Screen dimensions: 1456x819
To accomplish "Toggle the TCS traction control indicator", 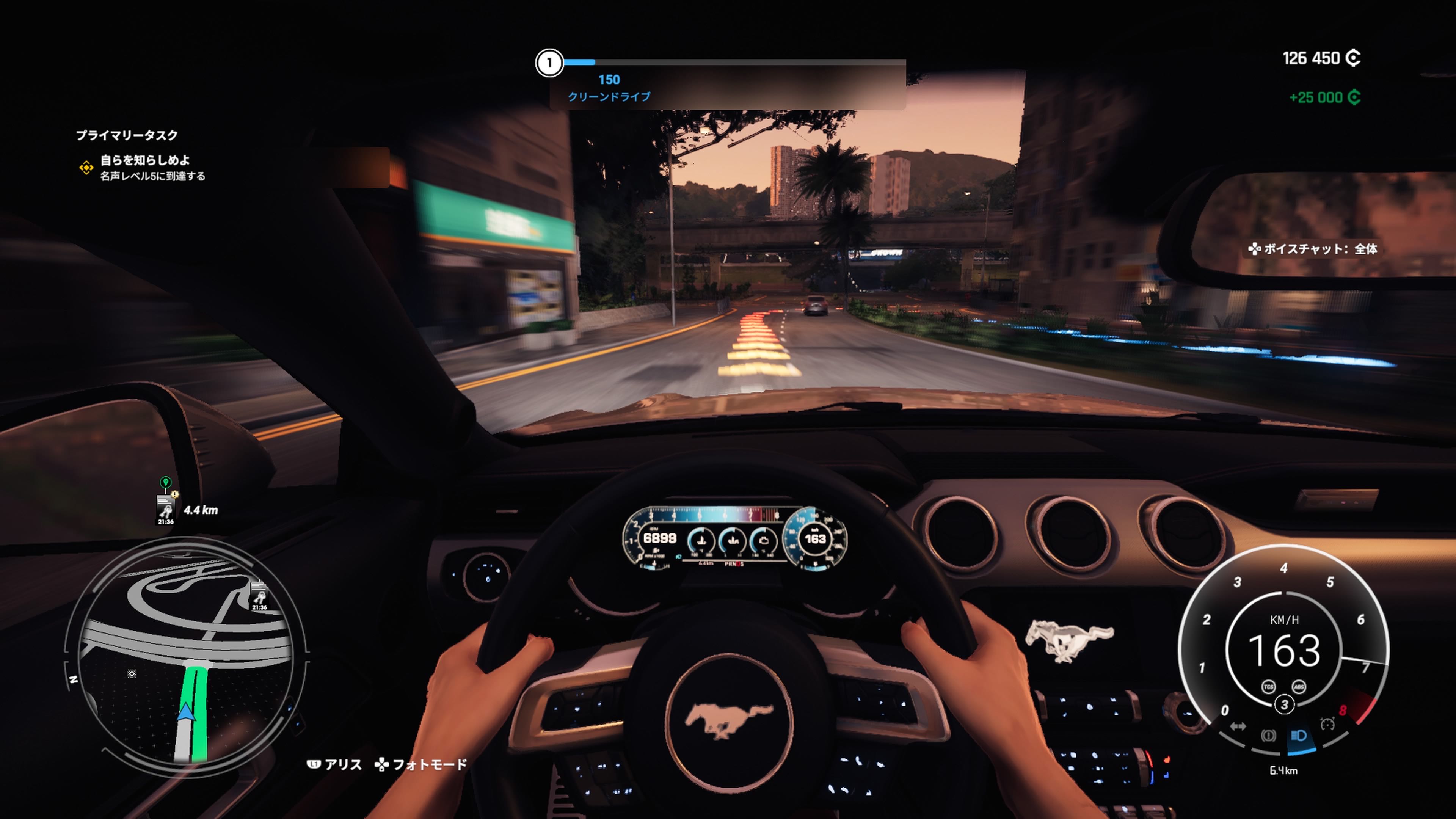I will click(1268, 687).
